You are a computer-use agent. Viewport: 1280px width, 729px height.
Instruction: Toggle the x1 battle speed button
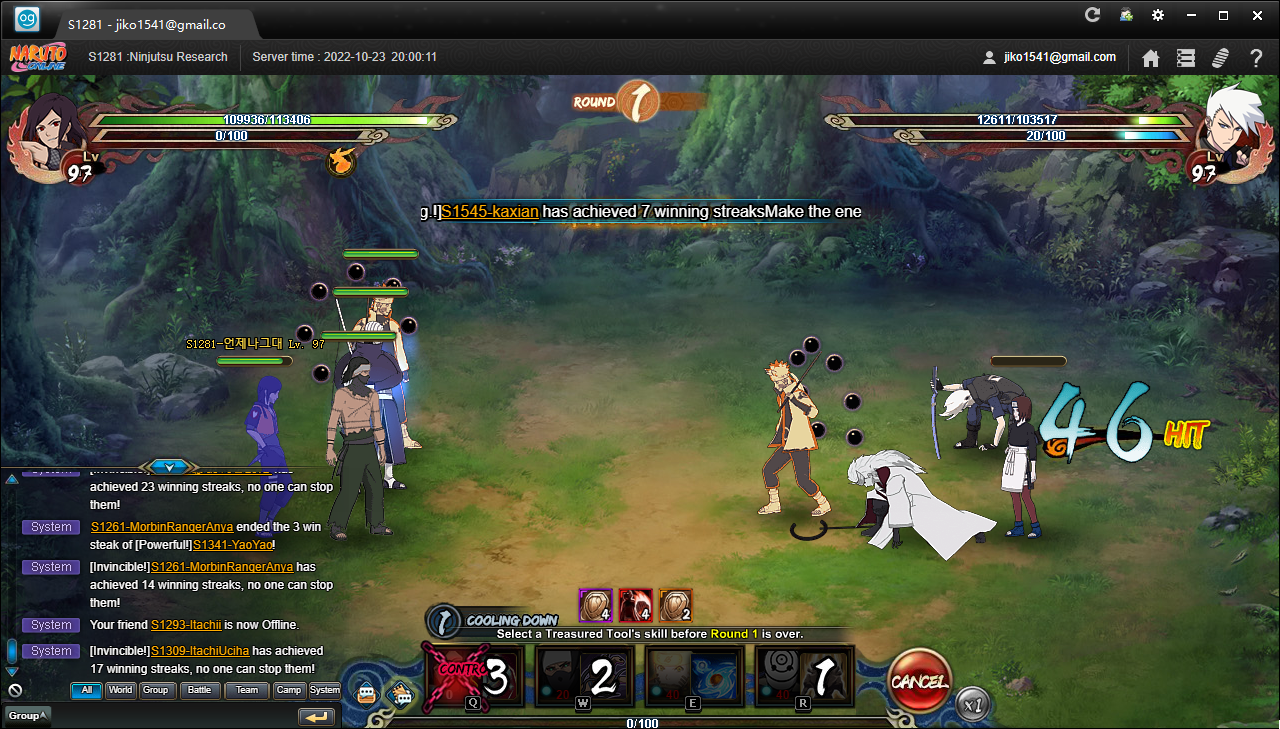point(972,704)
